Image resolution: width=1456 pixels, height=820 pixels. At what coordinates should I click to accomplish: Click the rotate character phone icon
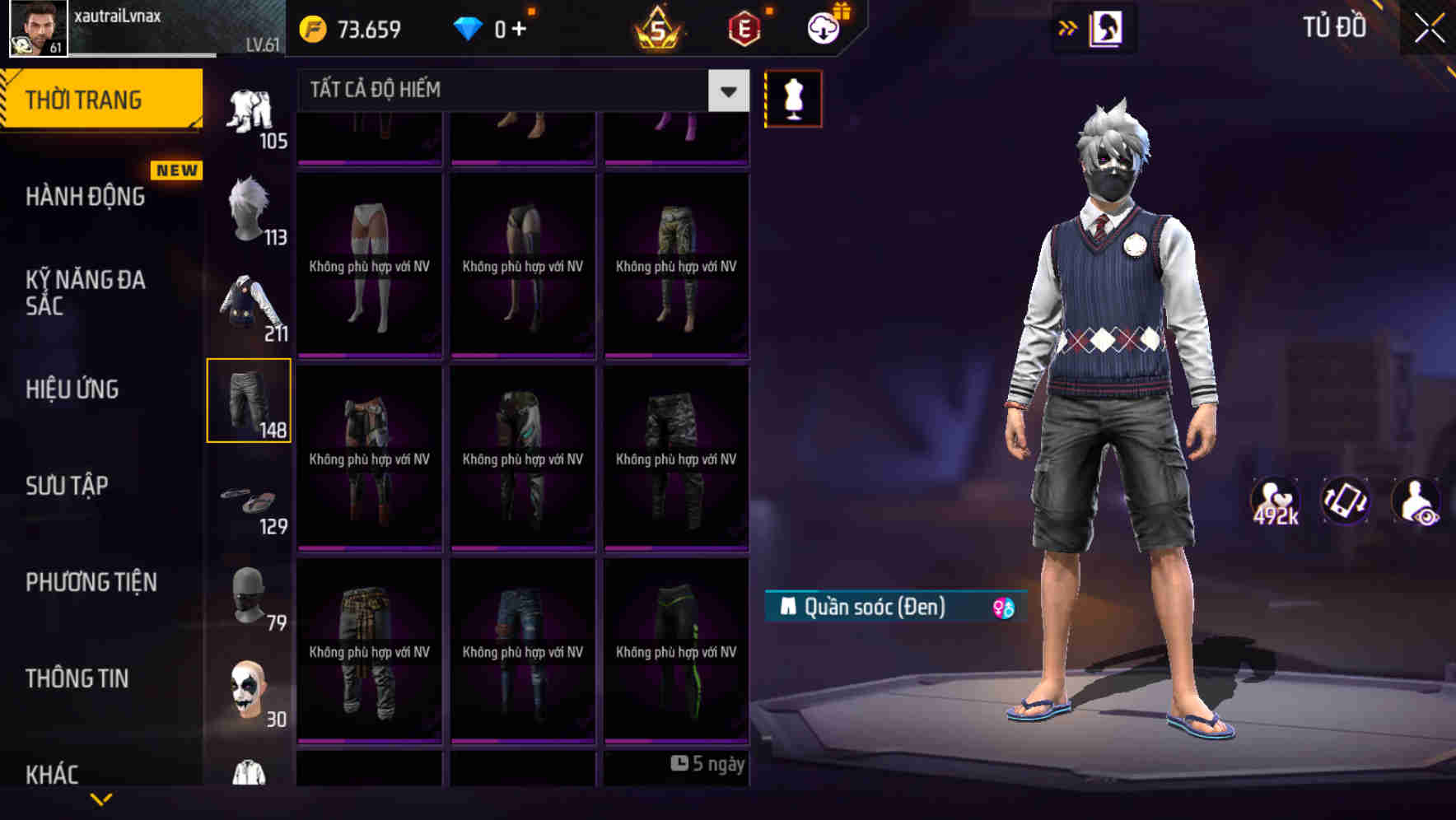coord(1345,506)
